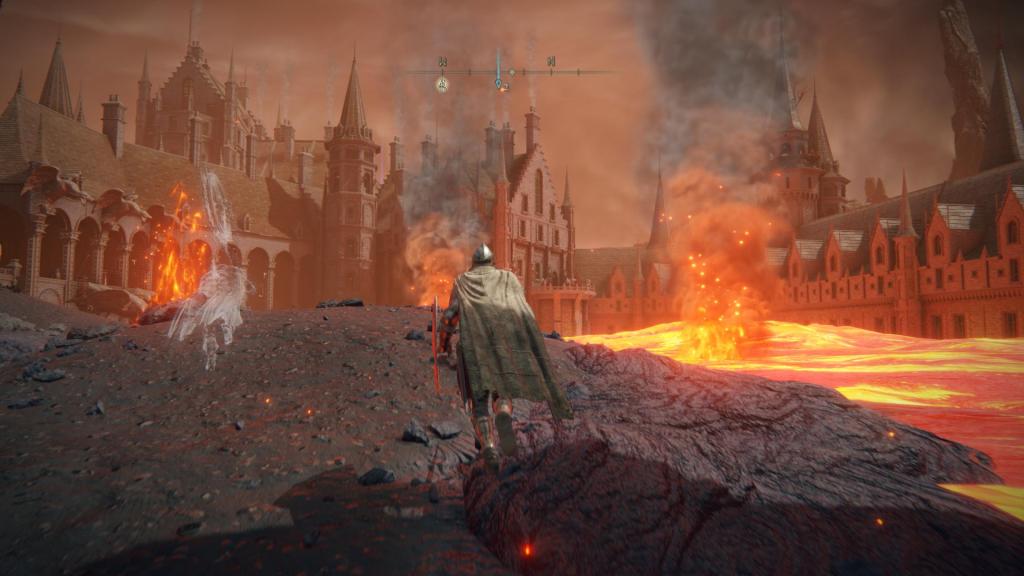Select the blue waypoint marker on compass
Image resolution: width=1024 pixels, height=576 pixels.
point(499,84)
